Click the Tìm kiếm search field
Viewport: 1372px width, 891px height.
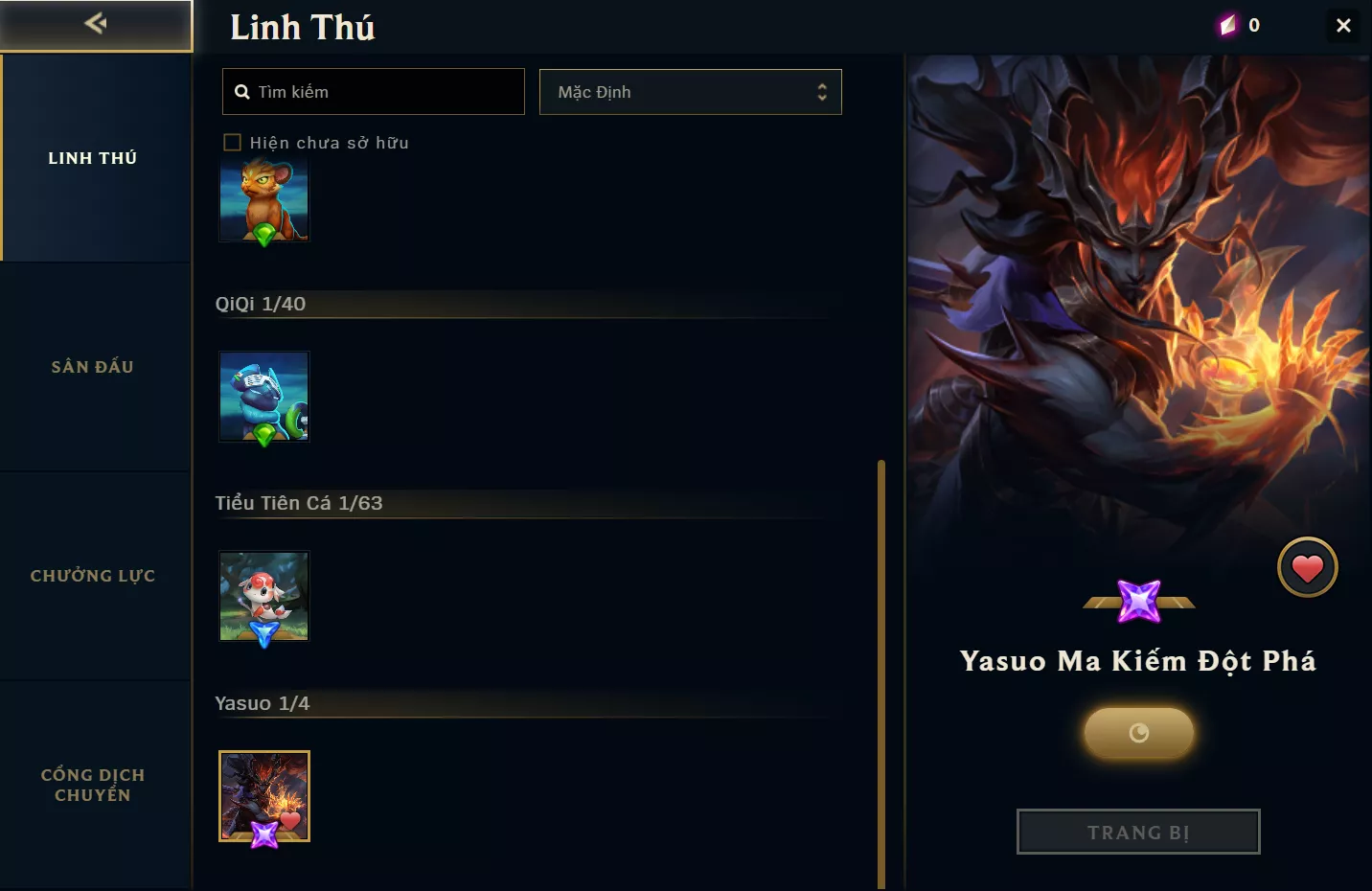[x=374, y=92]
